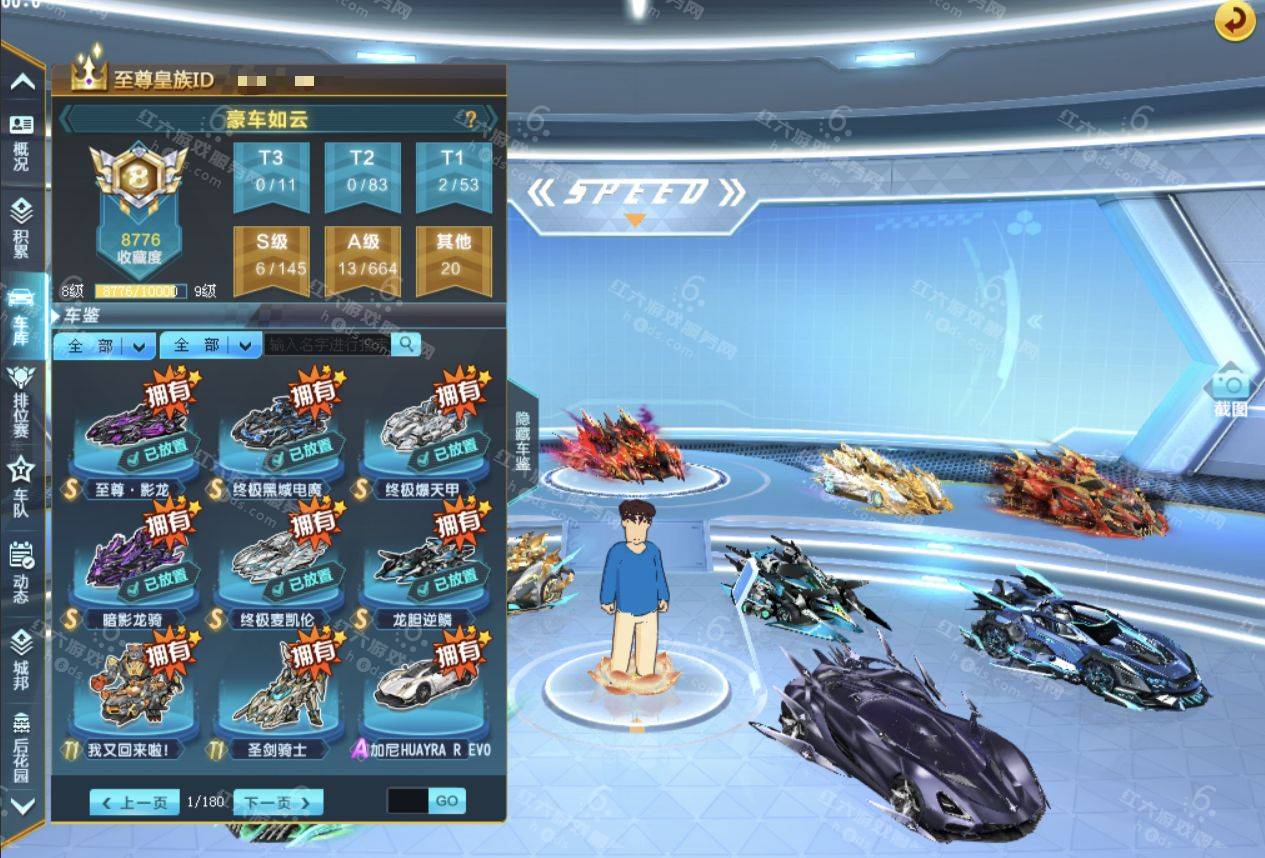Image resolution: width=1265 pixels, height=858 pixels.
Task: Click the T1 car tier tile
Action: [453, 175]
